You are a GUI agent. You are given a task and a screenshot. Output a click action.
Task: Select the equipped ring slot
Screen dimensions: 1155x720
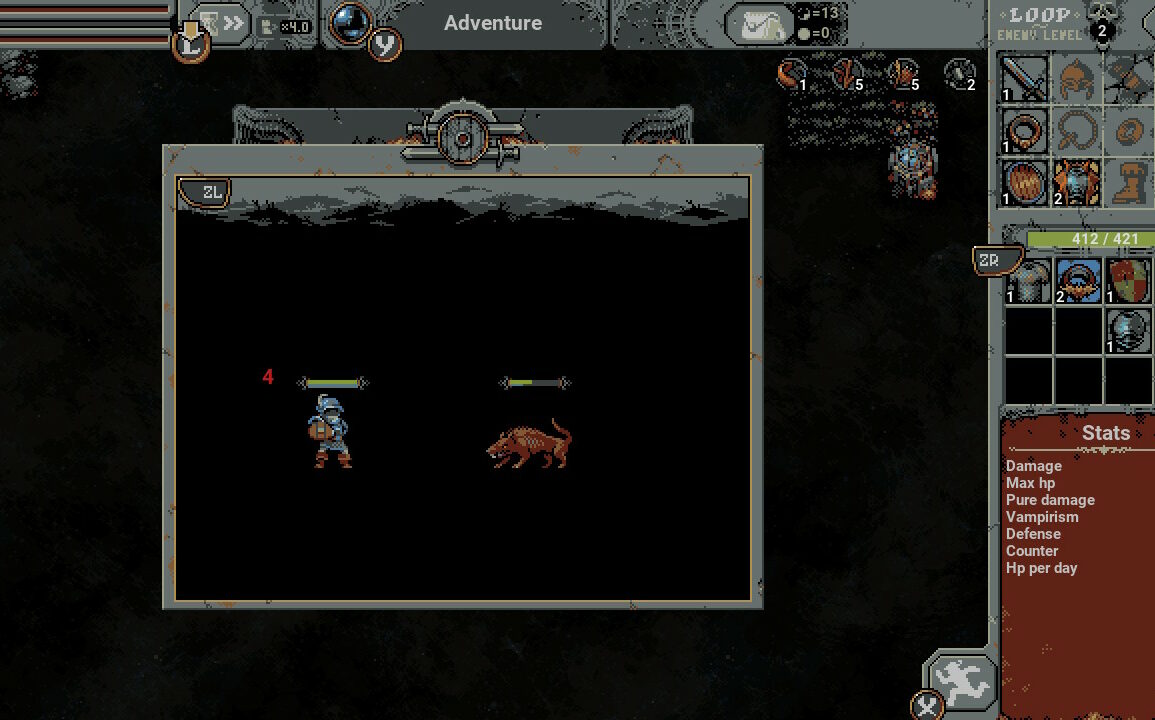coord(1025,130)
